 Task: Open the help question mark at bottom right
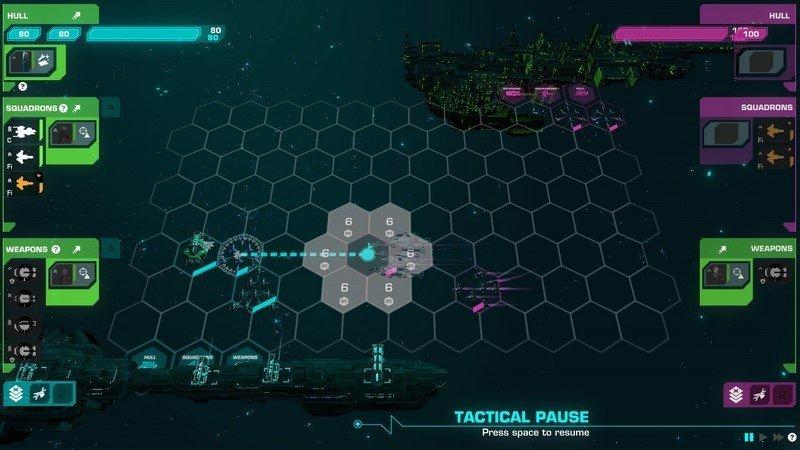tap(790, 437)
